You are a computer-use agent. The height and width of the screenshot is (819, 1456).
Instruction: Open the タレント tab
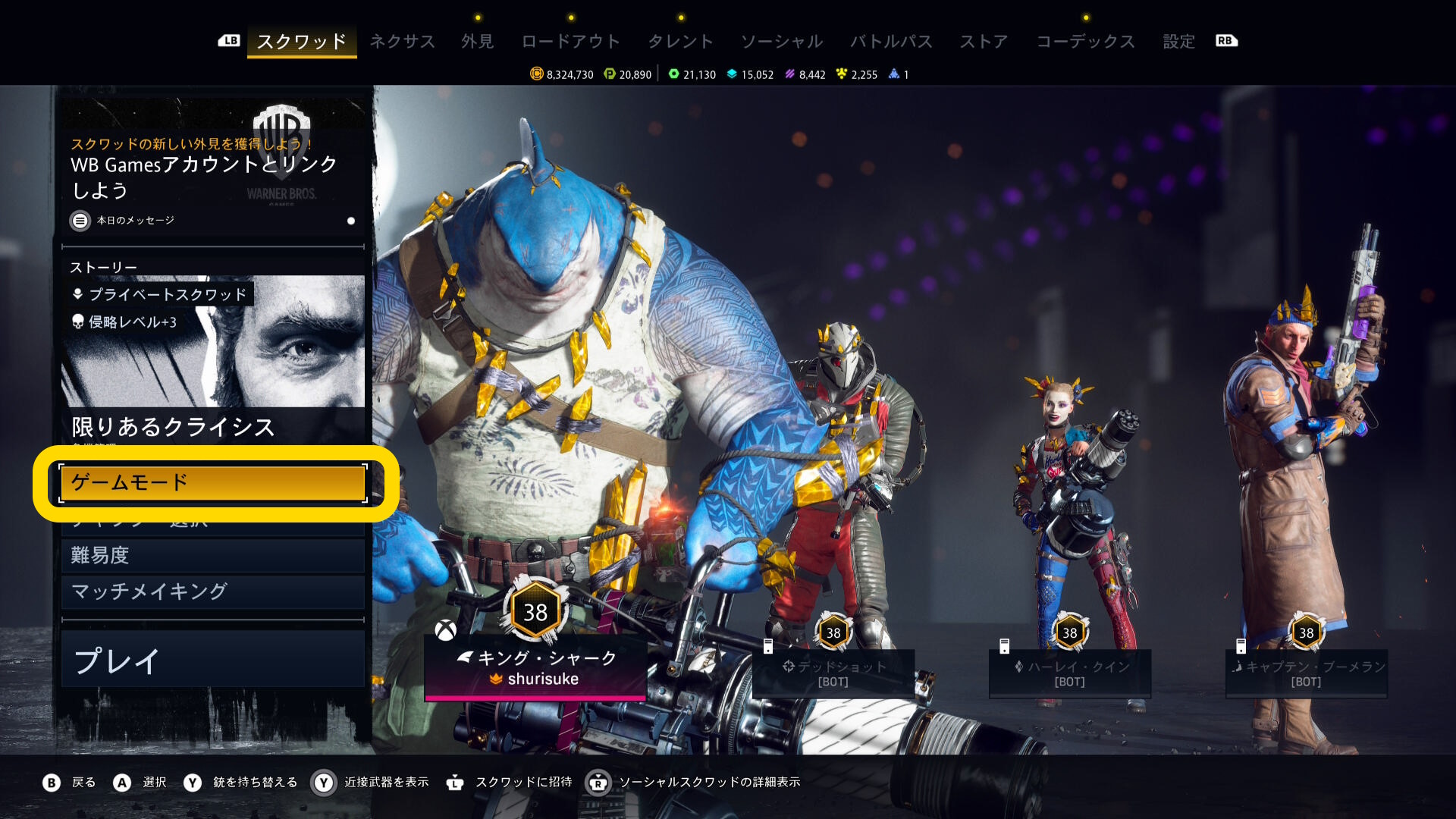[x=680, y=41]
